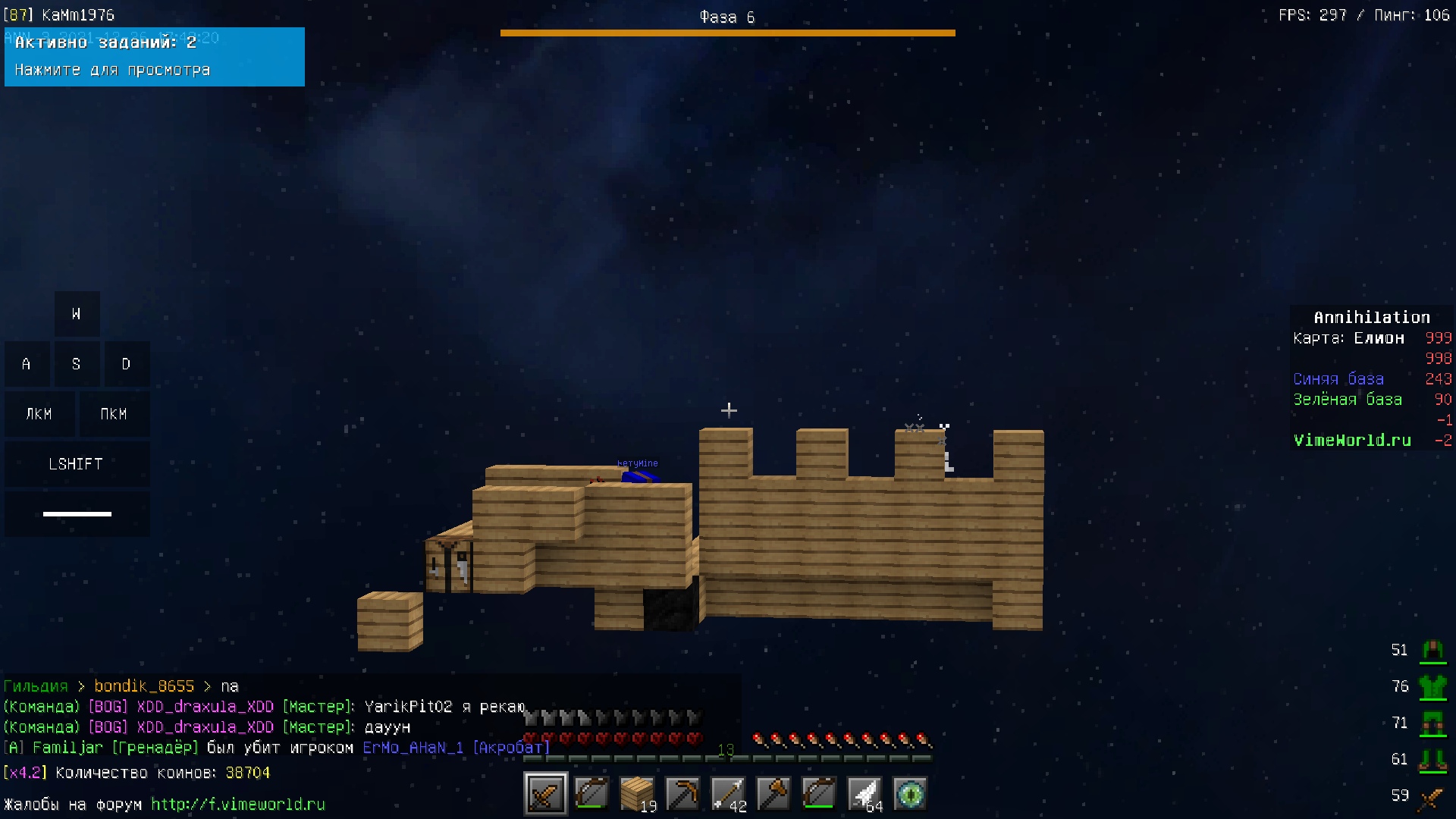Image resolution: width=1456 pixels, height=819 pixels.
Task: Select the oak planks stack
Action: coord(636,794)
